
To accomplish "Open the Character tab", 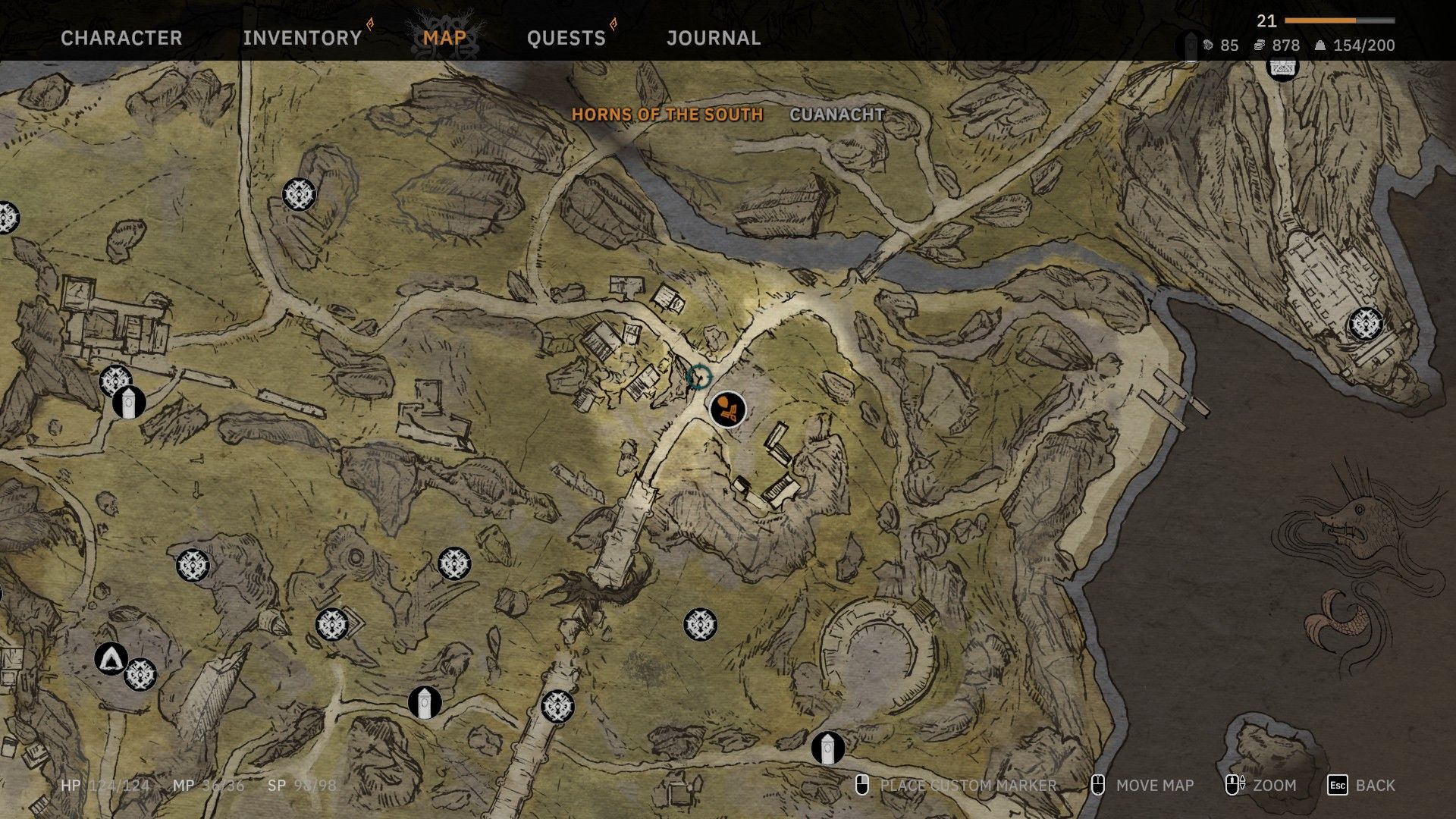I will [x=121, y=38].
